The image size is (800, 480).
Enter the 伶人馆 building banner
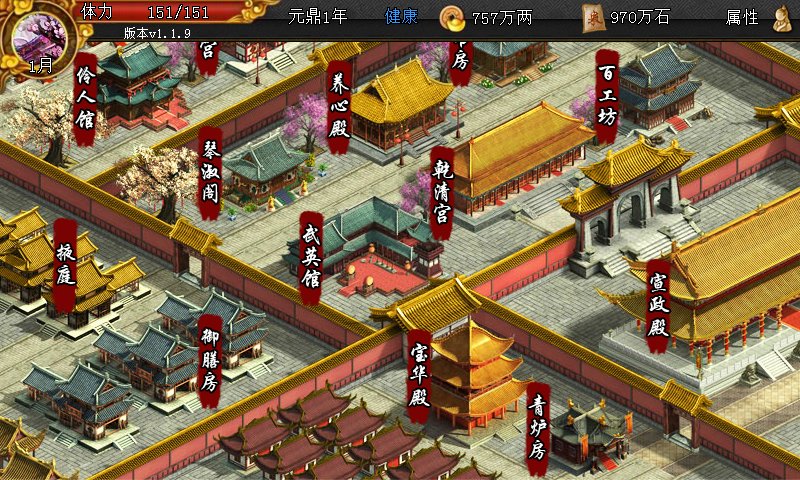click(86, 99)
